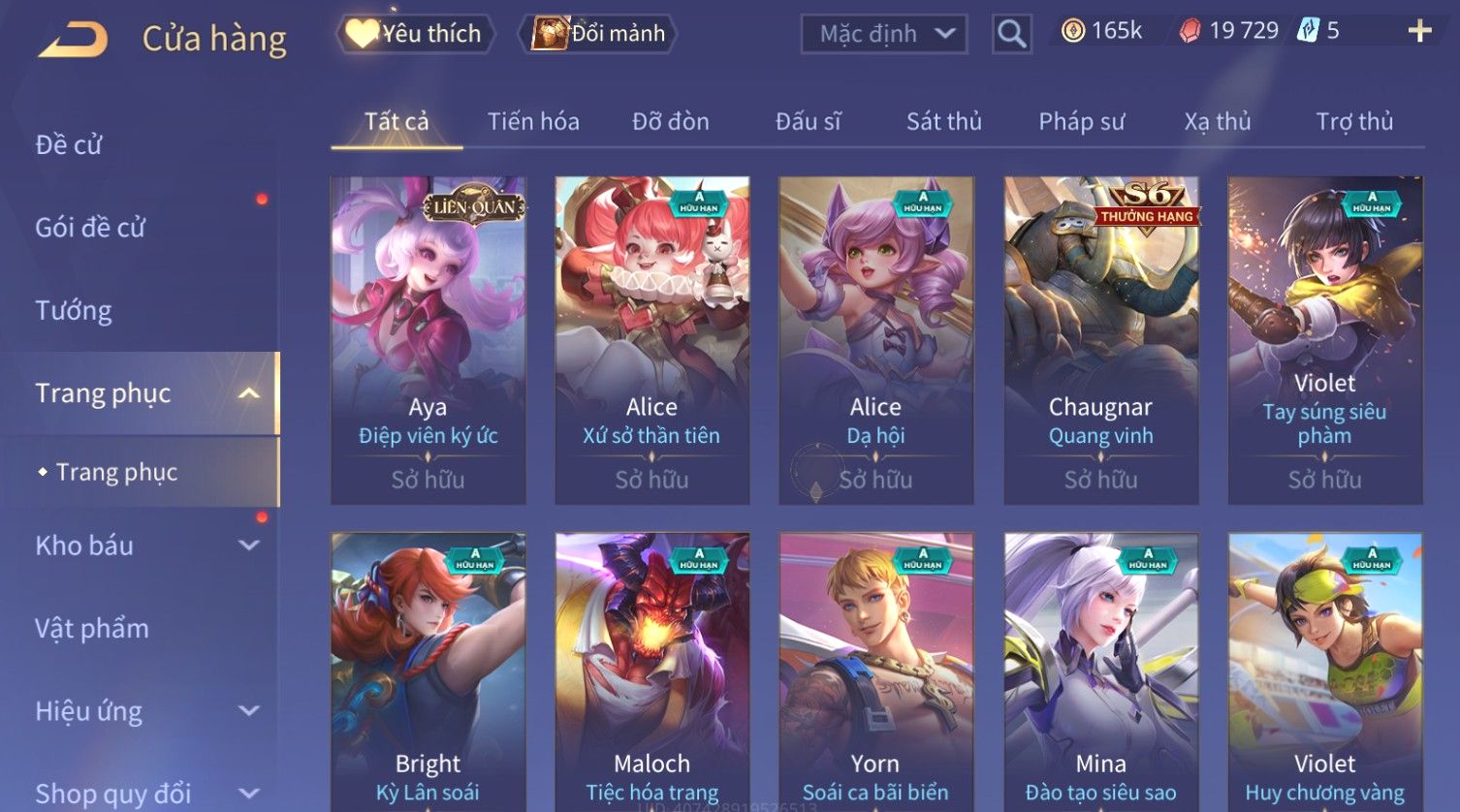Select the Maloch Tiệc hóa trang skin
The height and width of the screenshot is (812, 1460).
point(652,671)
